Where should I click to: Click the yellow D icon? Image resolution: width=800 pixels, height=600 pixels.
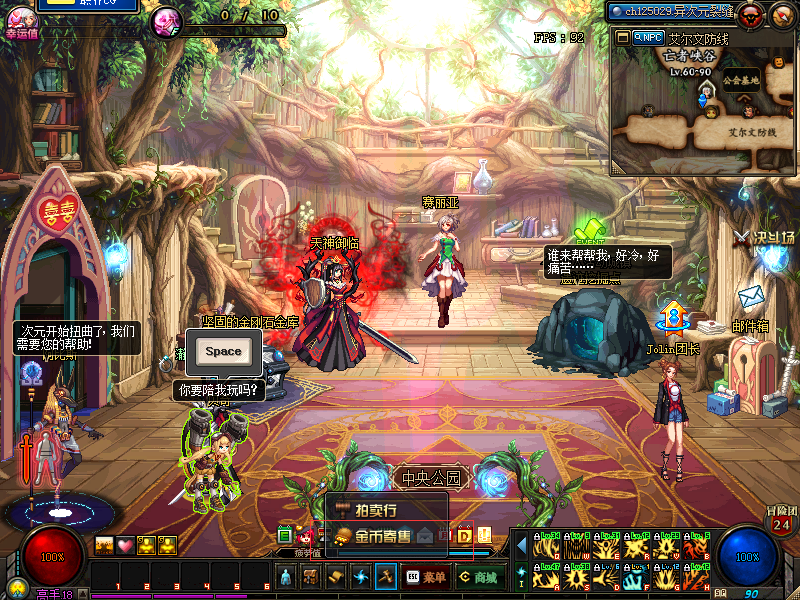(464, 535)
